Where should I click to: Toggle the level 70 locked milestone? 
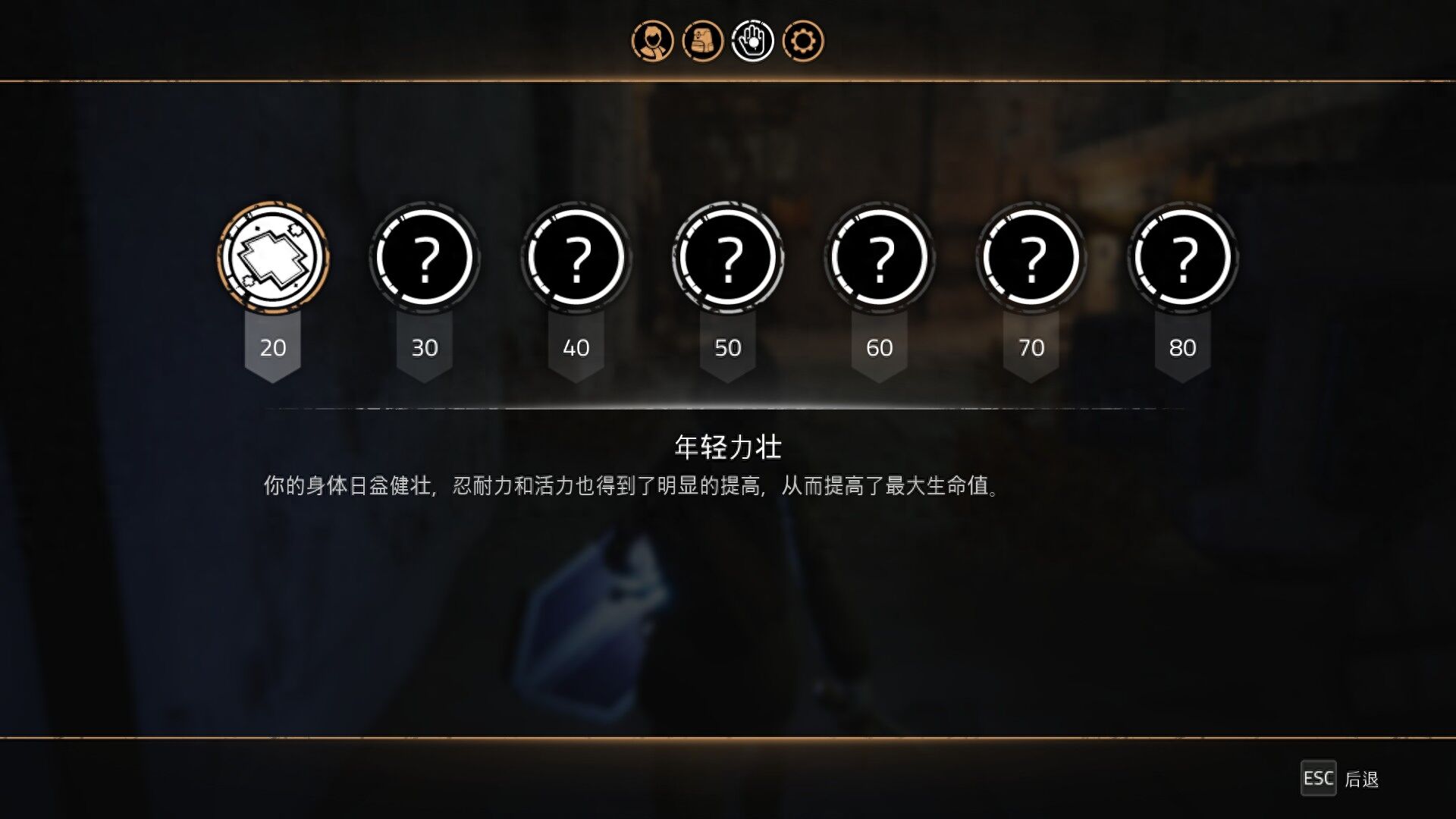1031,258
